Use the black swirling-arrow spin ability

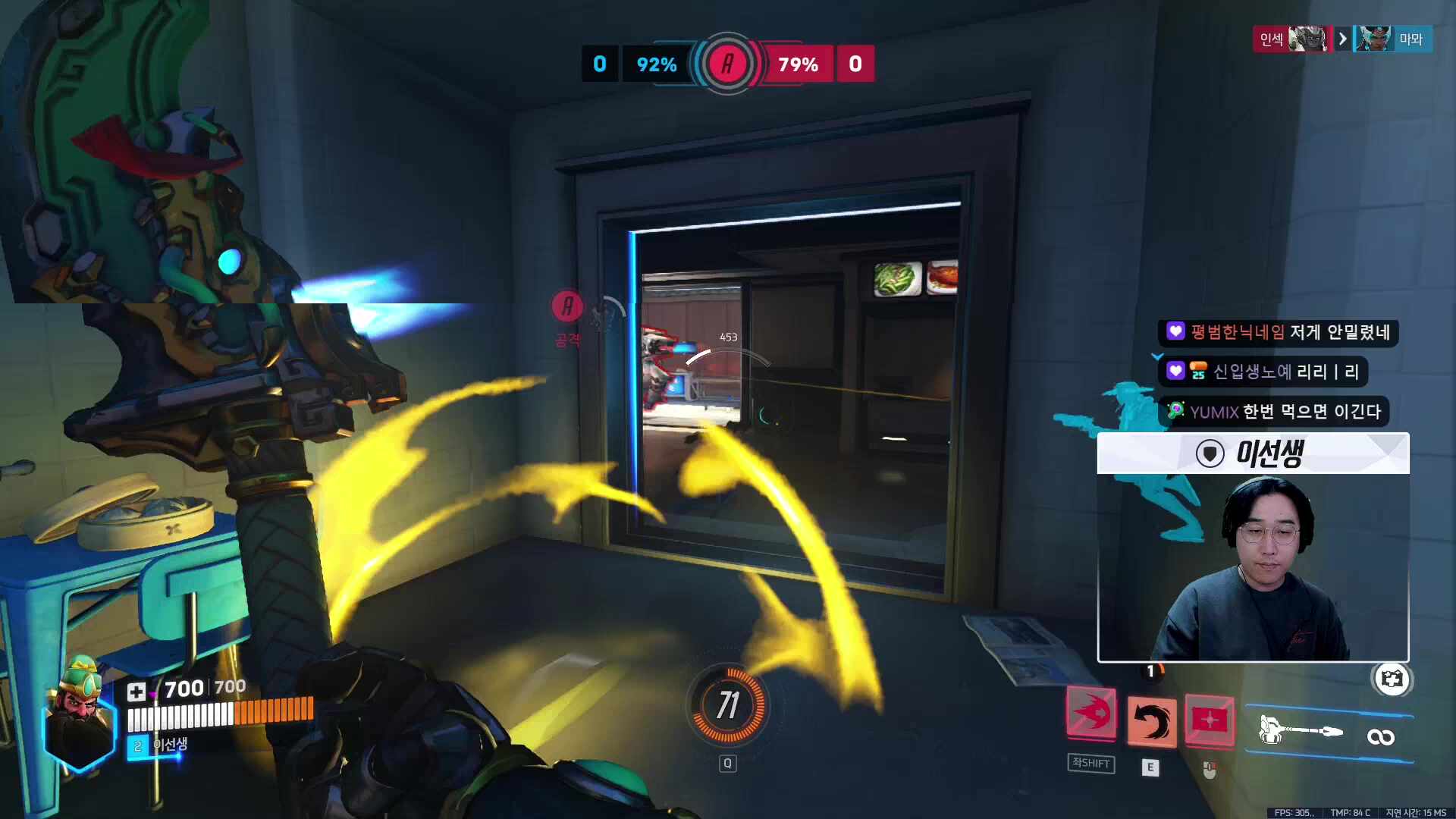[x=1151, y=720]
